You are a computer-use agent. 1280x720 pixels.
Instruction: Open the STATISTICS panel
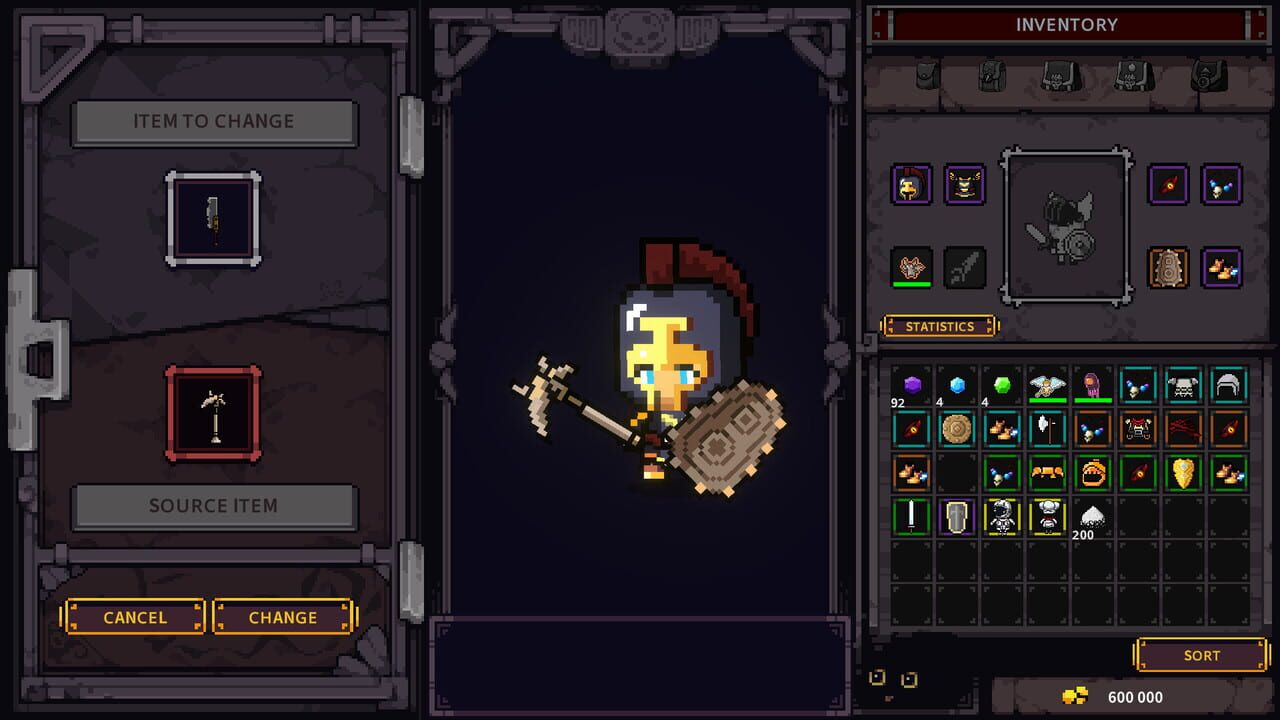(x=939, y=326)
